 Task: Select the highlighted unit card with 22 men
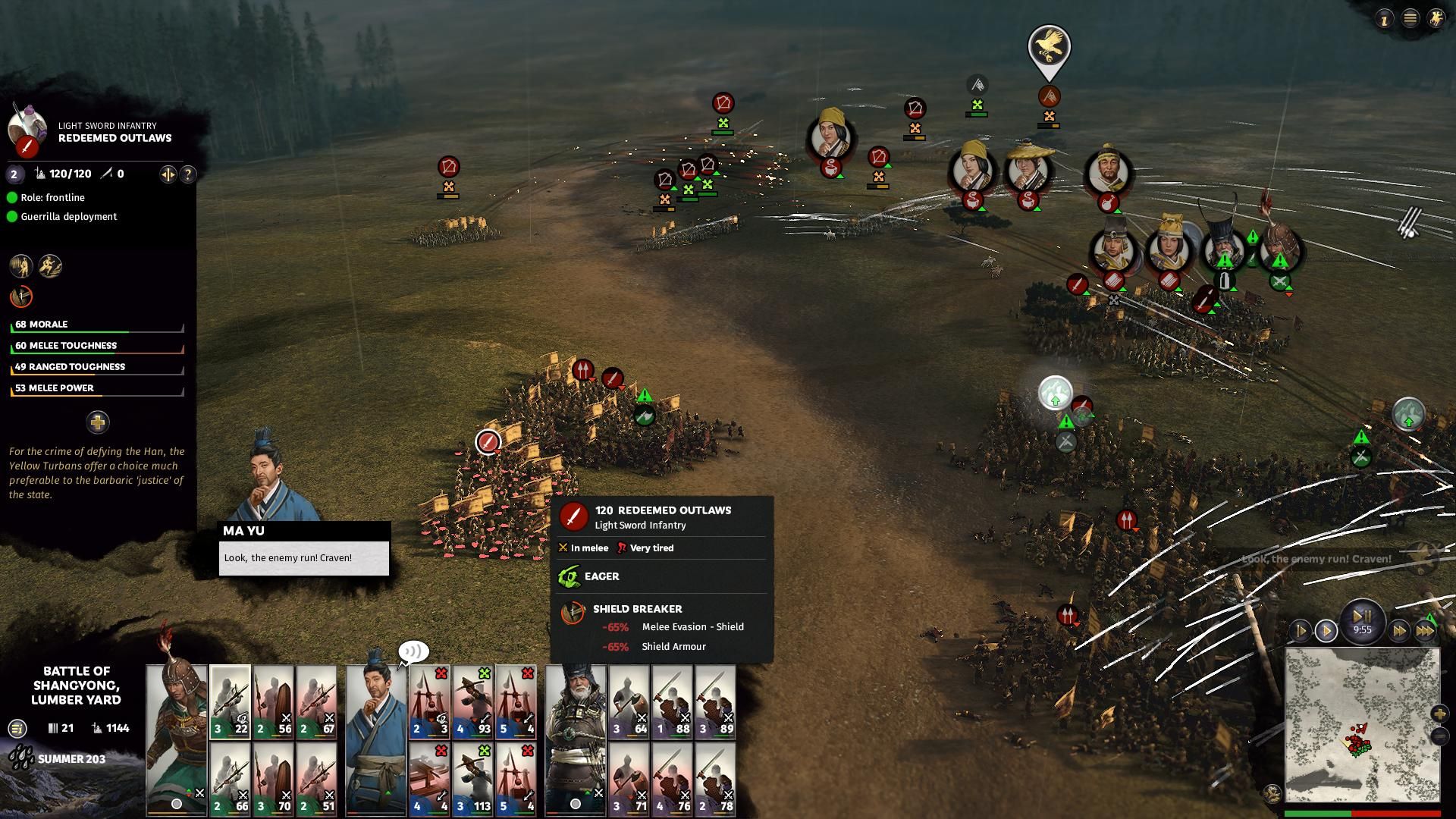click(231, 702)
